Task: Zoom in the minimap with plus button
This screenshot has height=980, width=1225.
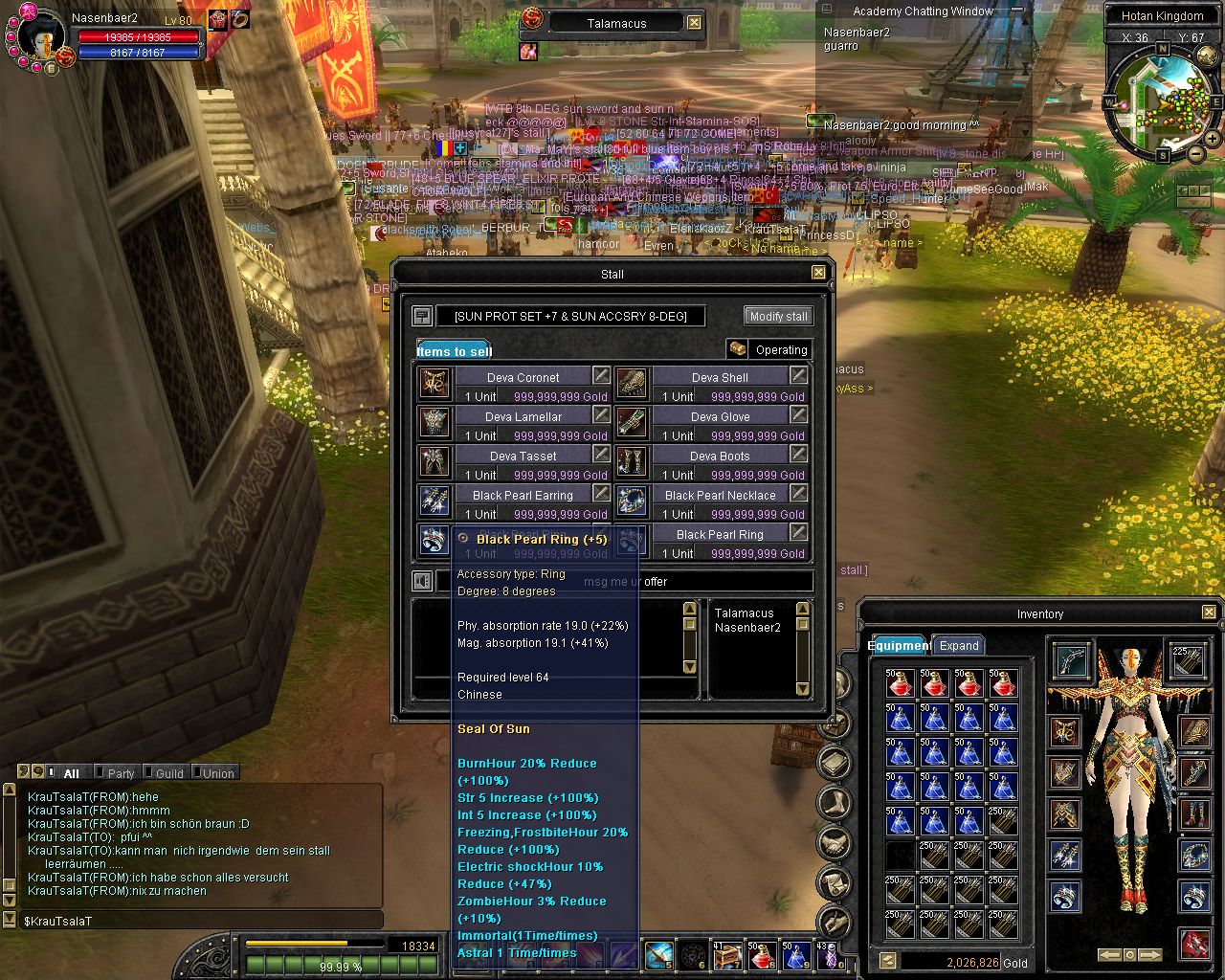Action: (1213, 139)
